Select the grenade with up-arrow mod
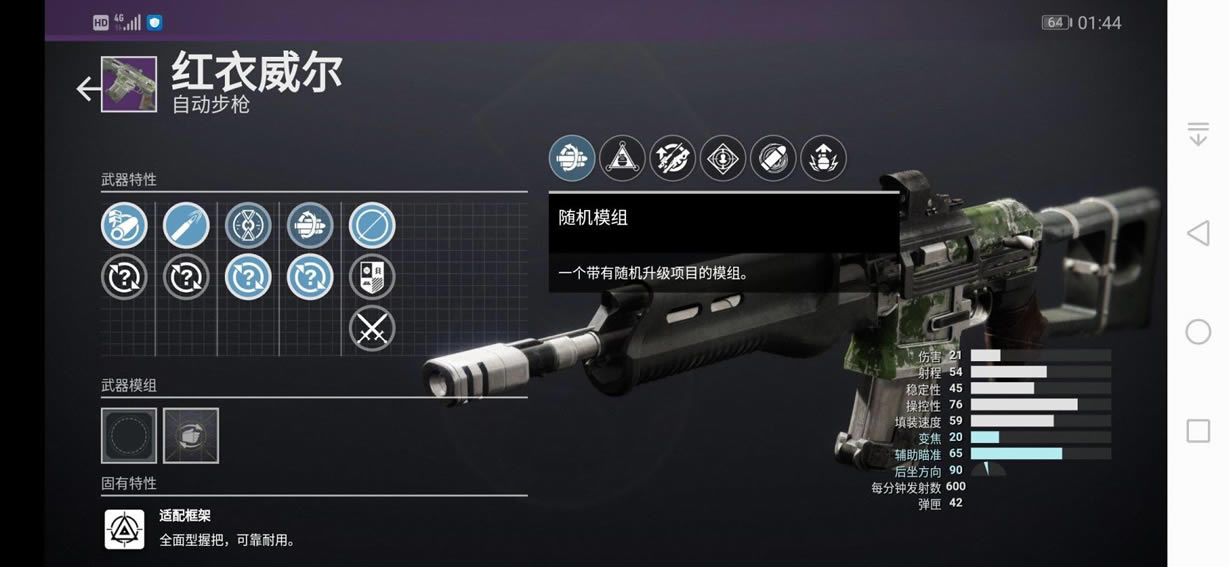 click(823, 158)
